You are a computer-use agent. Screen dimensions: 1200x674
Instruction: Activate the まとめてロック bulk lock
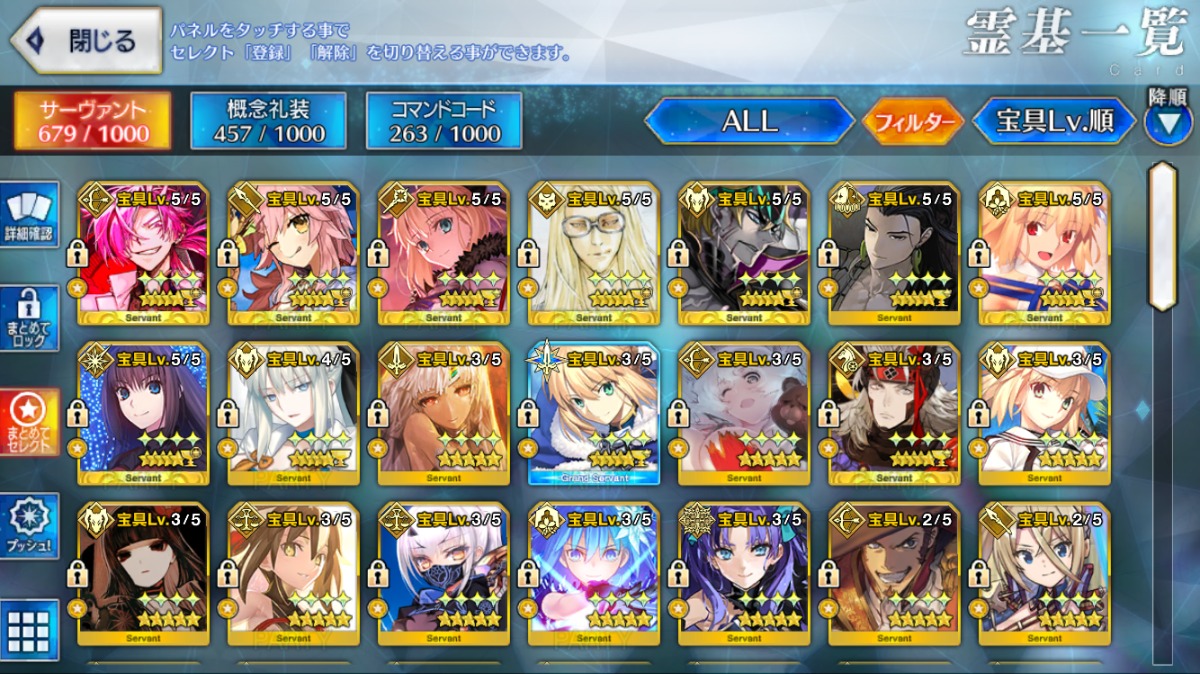(x=29, y=317)
